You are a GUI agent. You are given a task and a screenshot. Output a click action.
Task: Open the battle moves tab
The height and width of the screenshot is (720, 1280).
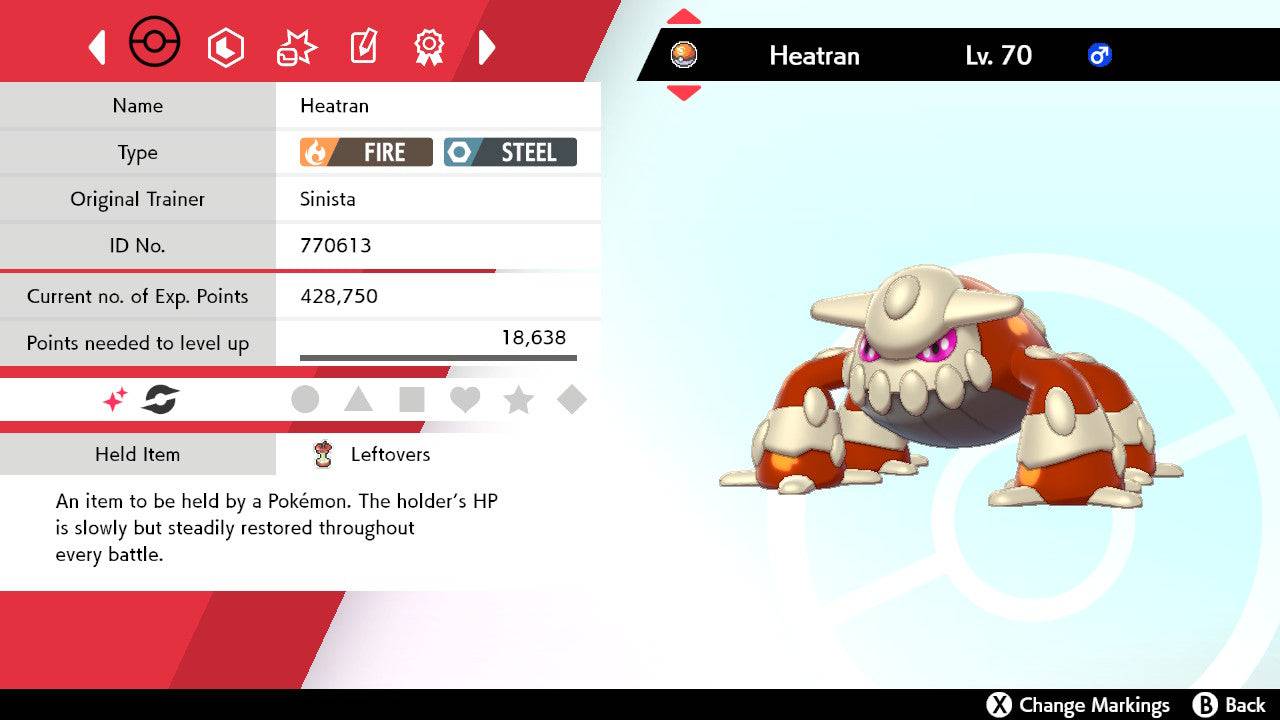click(296, 47)
